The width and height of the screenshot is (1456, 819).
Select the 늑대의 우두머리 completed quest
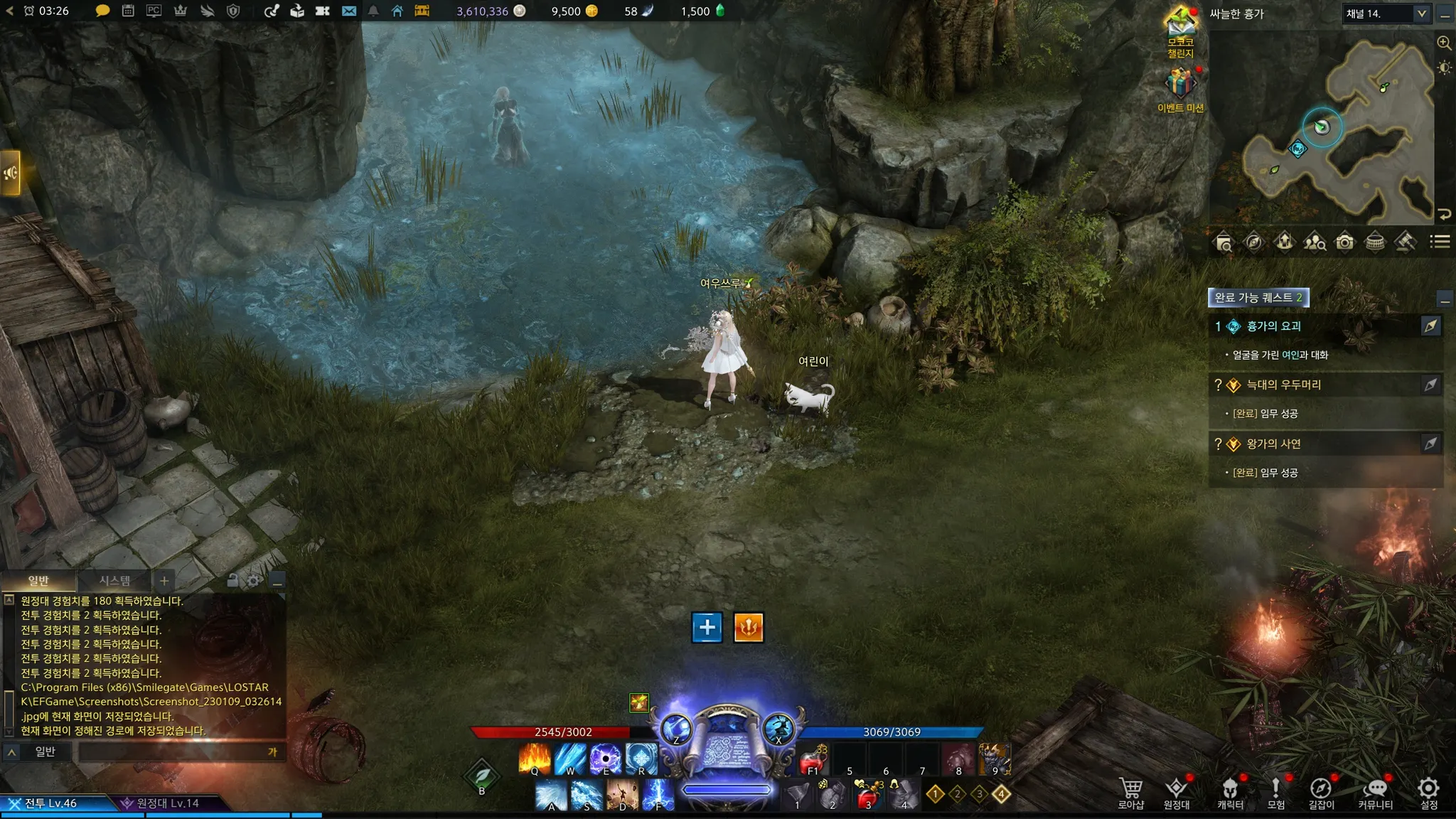1283,385
